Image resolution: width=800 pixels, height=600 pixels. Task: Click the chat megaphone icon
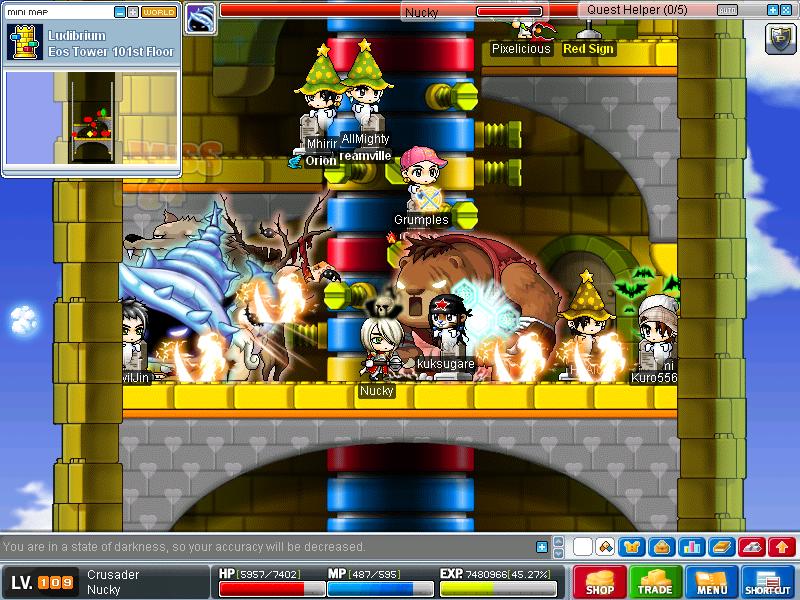(605, 547)
